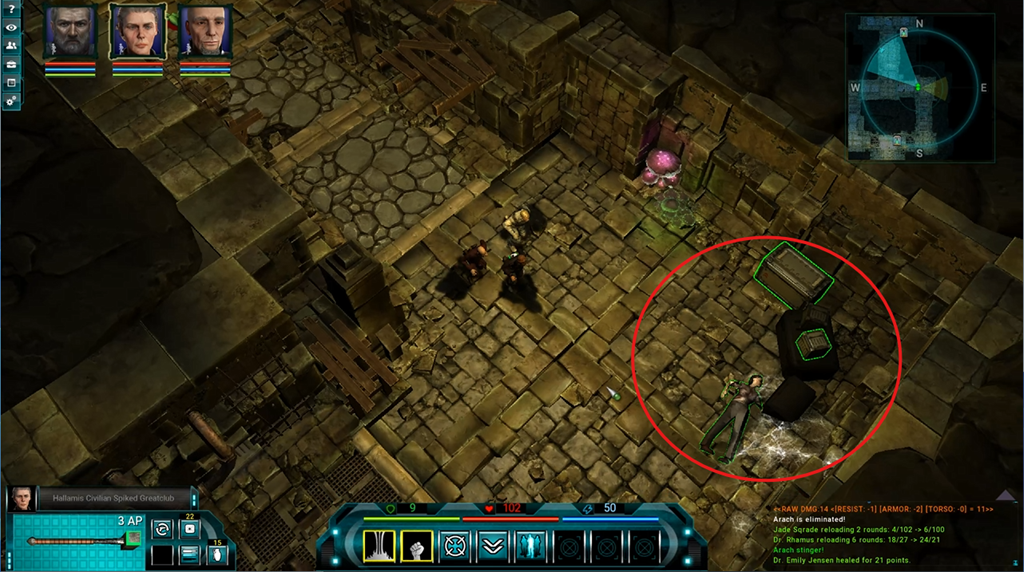Activate the crosshair targeting ability
1024x572 pixels.
456,546
